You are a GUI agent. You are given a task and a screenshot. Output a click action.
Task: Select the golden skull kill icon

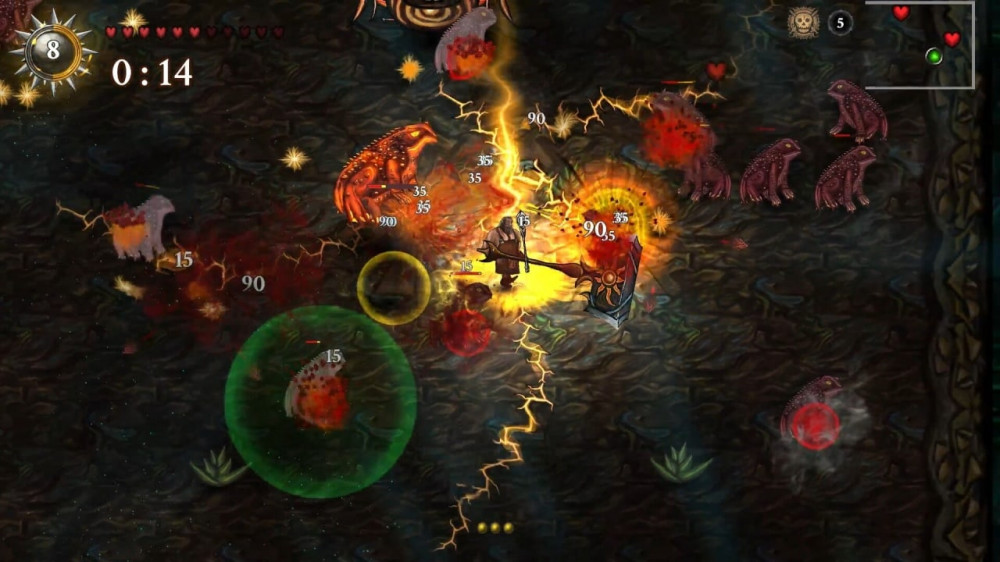coord(803,22)
